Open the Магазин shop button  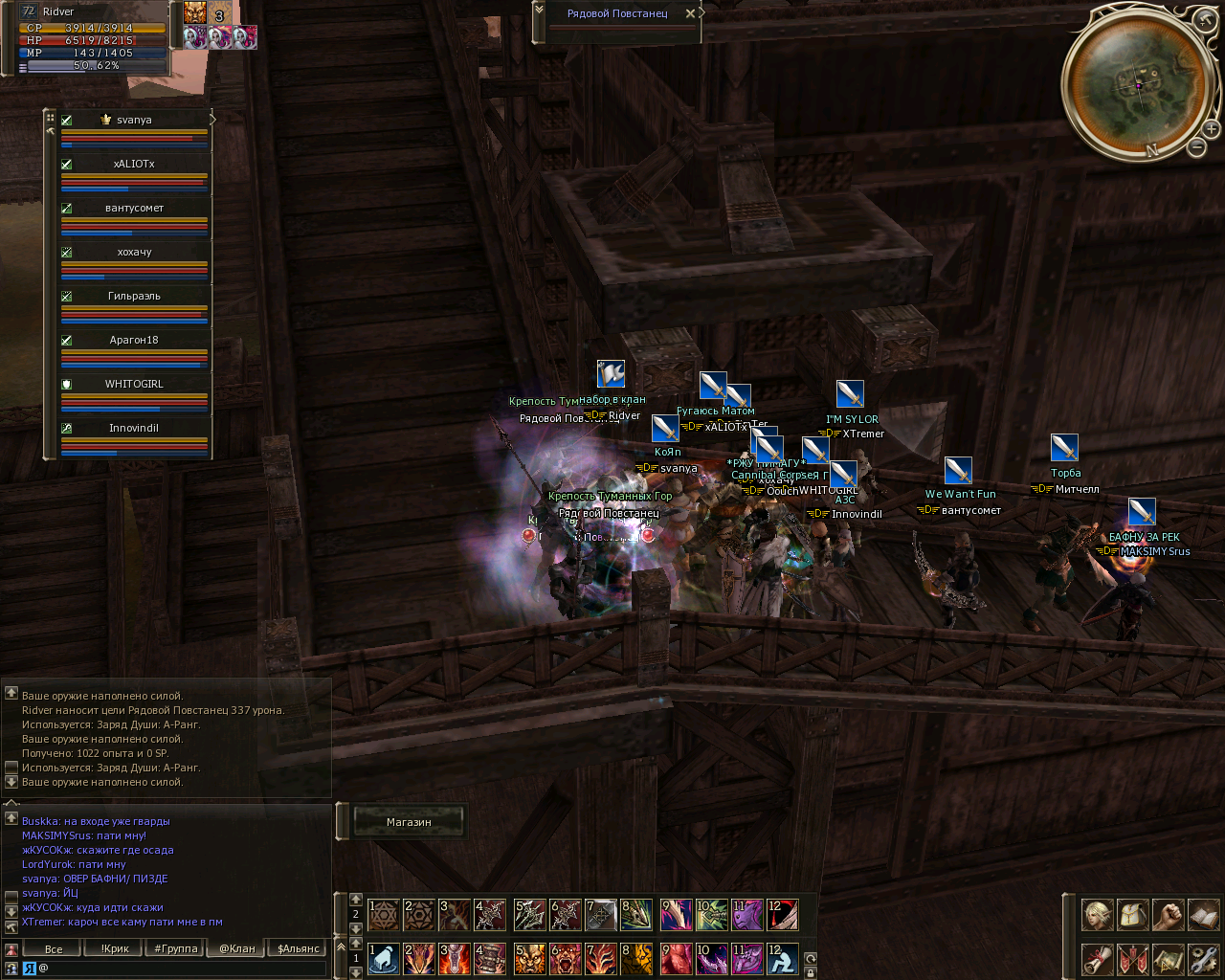tap(409, 822)
